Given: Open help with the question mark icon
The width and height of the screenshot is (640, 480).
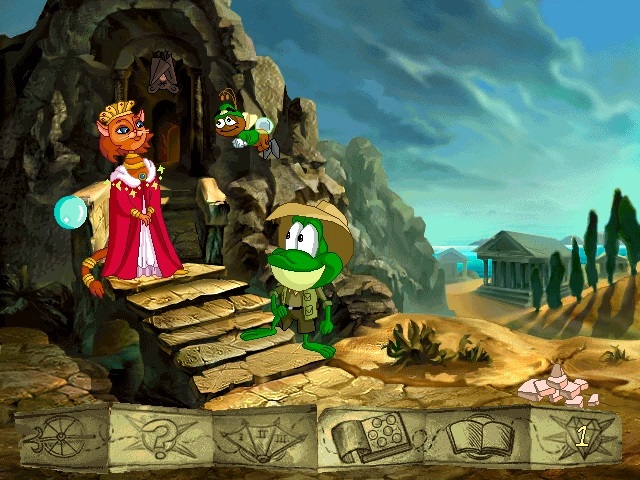Looking at the screenshot, I should (162, 437).
